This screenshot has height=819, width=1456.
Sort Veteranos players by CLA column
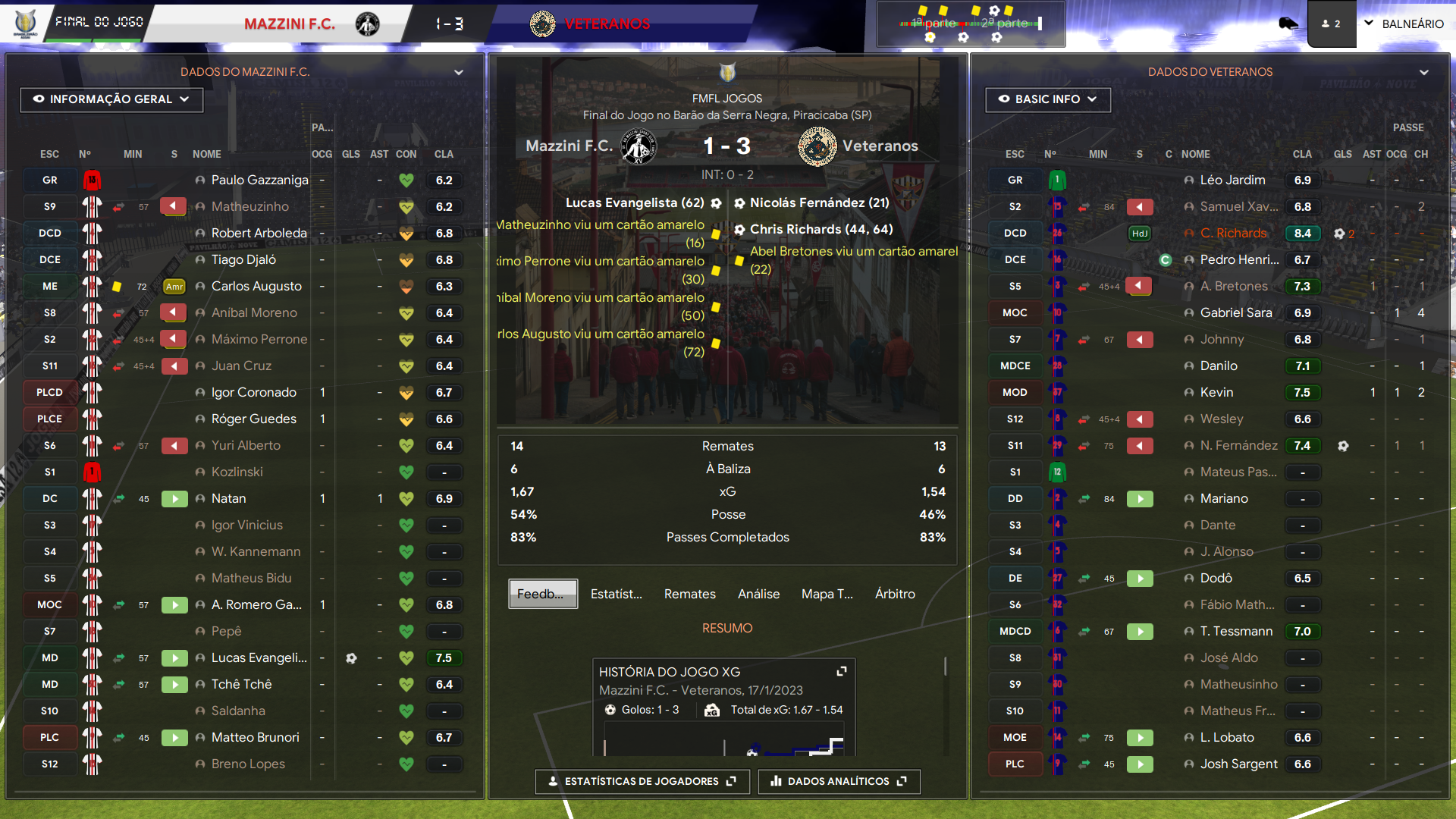point(1302,154)
